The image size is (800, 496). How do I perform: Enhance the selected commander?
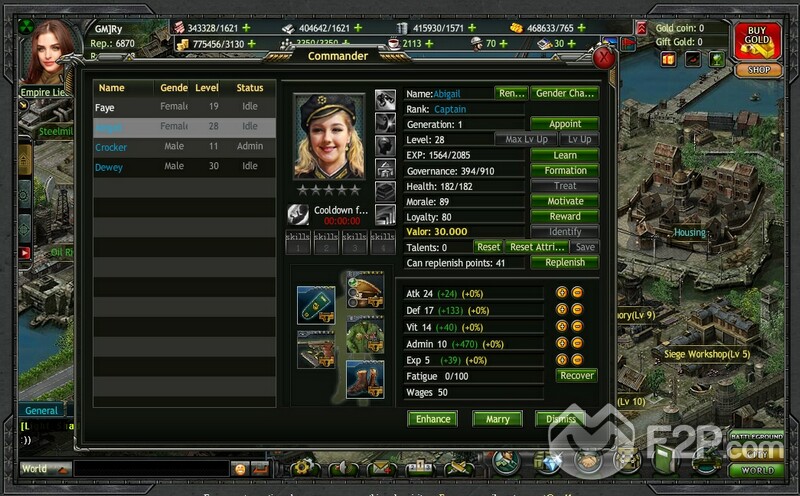(432, 418)
